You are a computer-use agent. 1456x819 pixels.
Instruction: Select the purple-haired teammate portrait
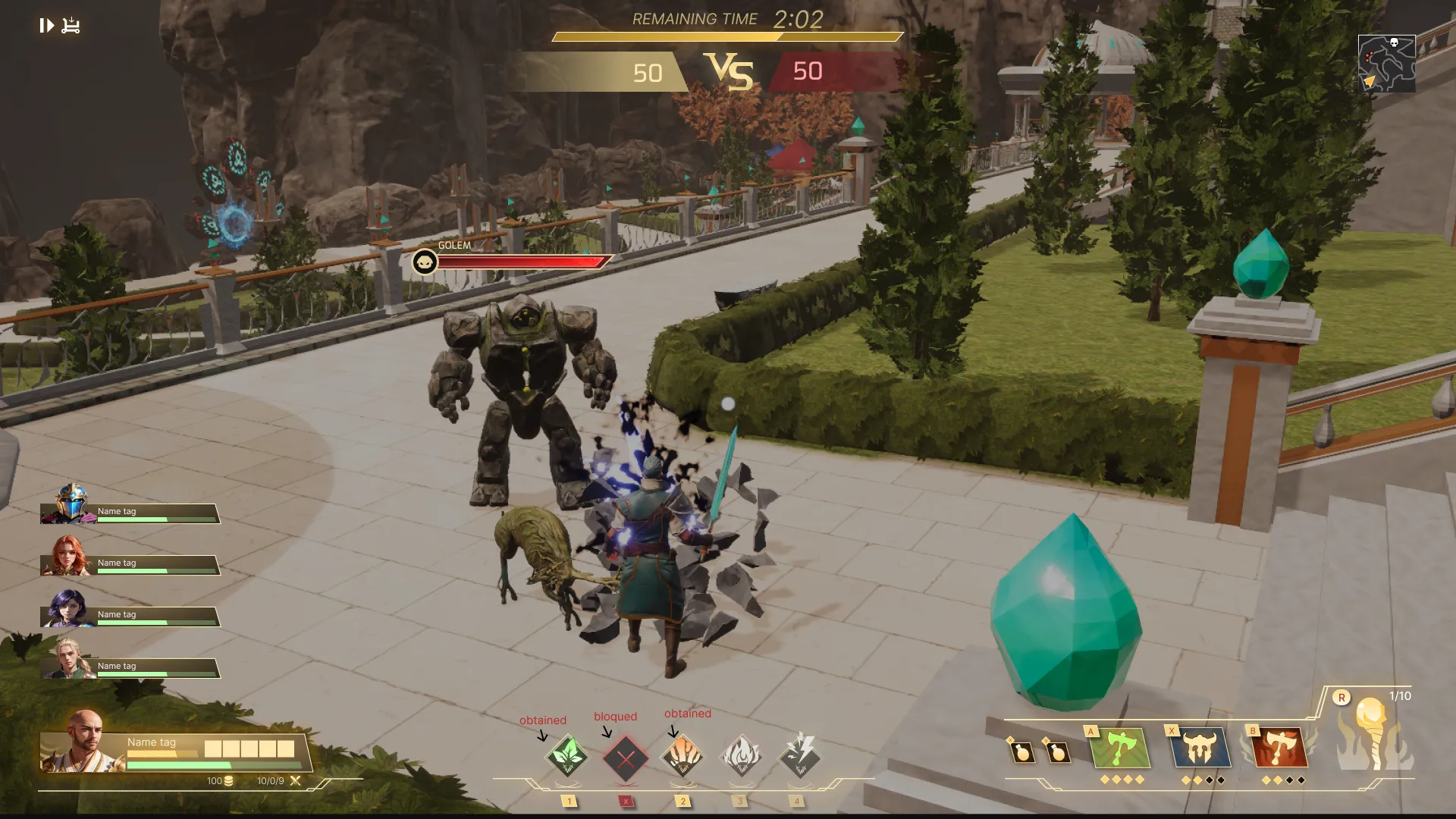click(68, 608)
